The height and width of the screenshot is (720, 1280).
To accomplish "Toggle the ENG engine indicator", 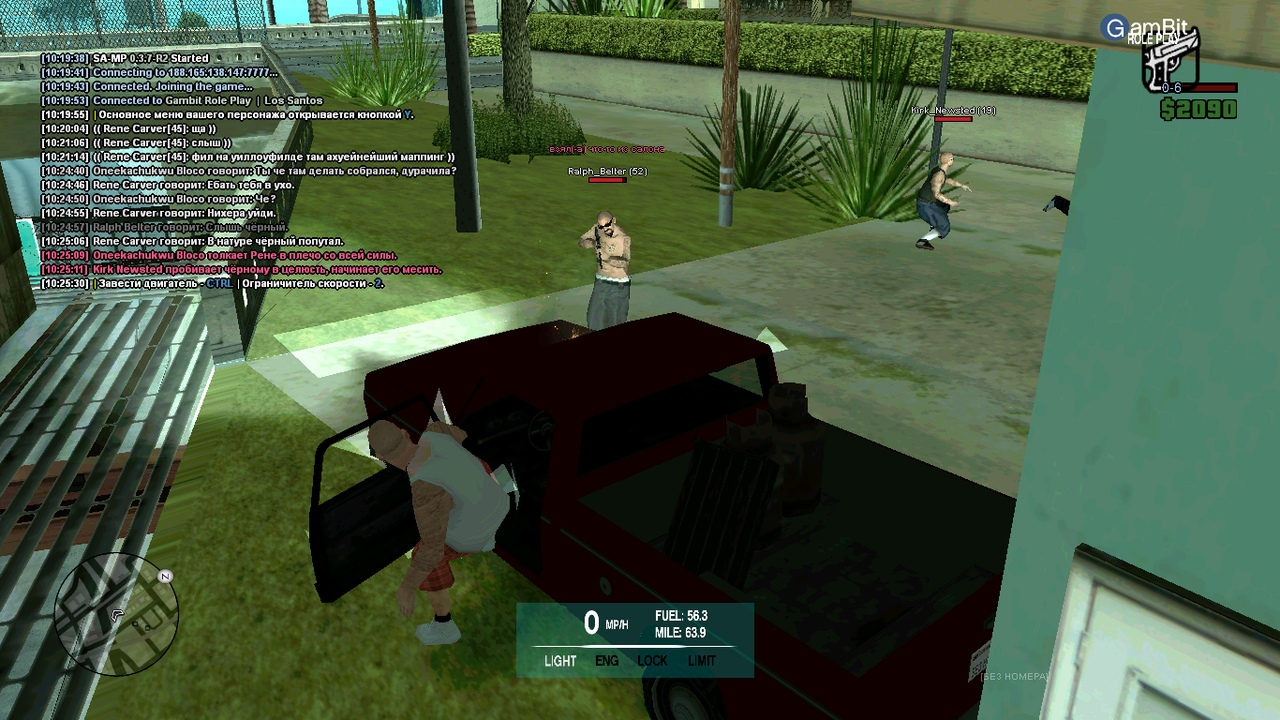I will 607,661.
